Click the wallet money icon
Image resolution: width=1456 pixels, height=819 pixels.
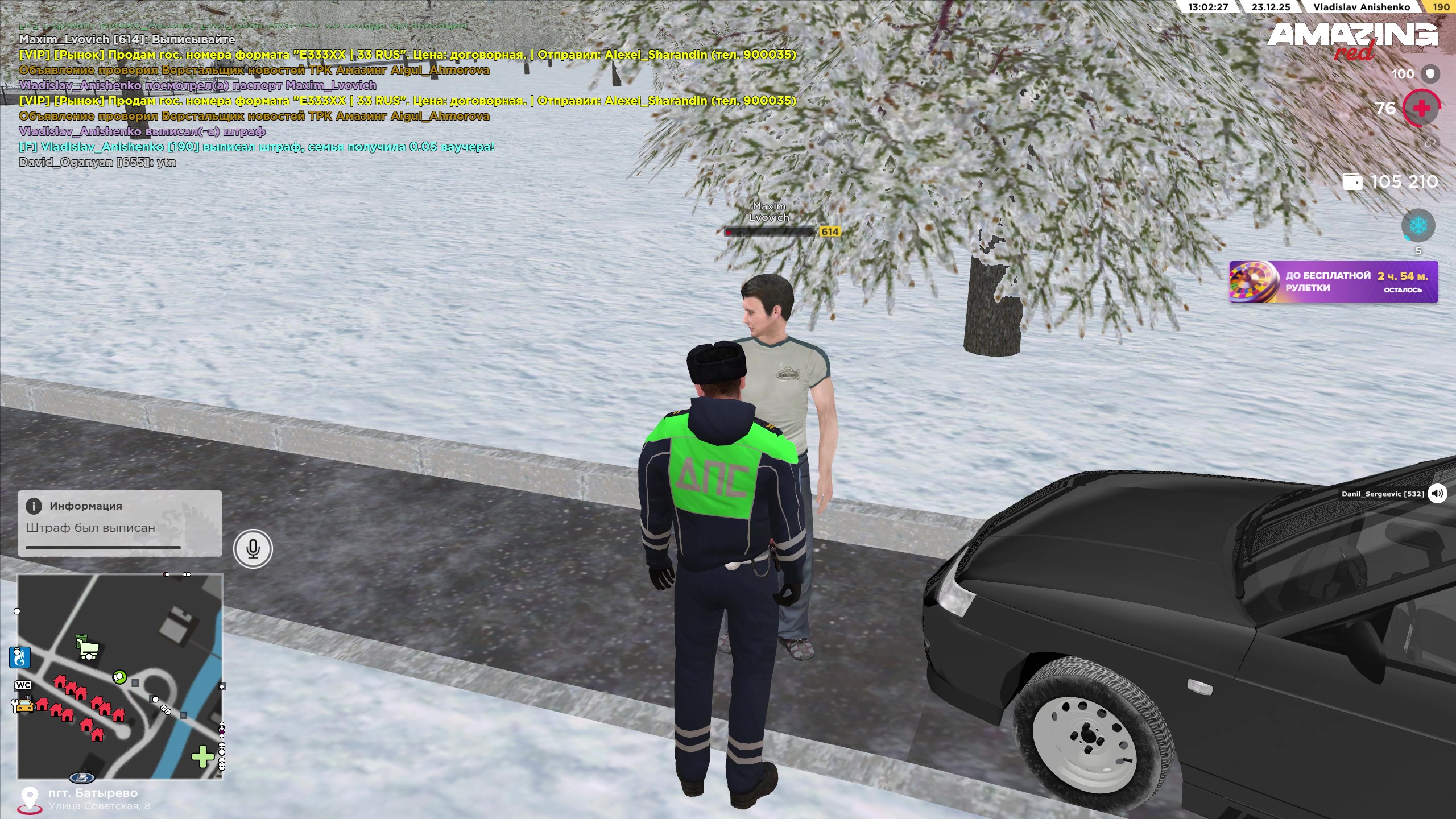(1352, 182)
